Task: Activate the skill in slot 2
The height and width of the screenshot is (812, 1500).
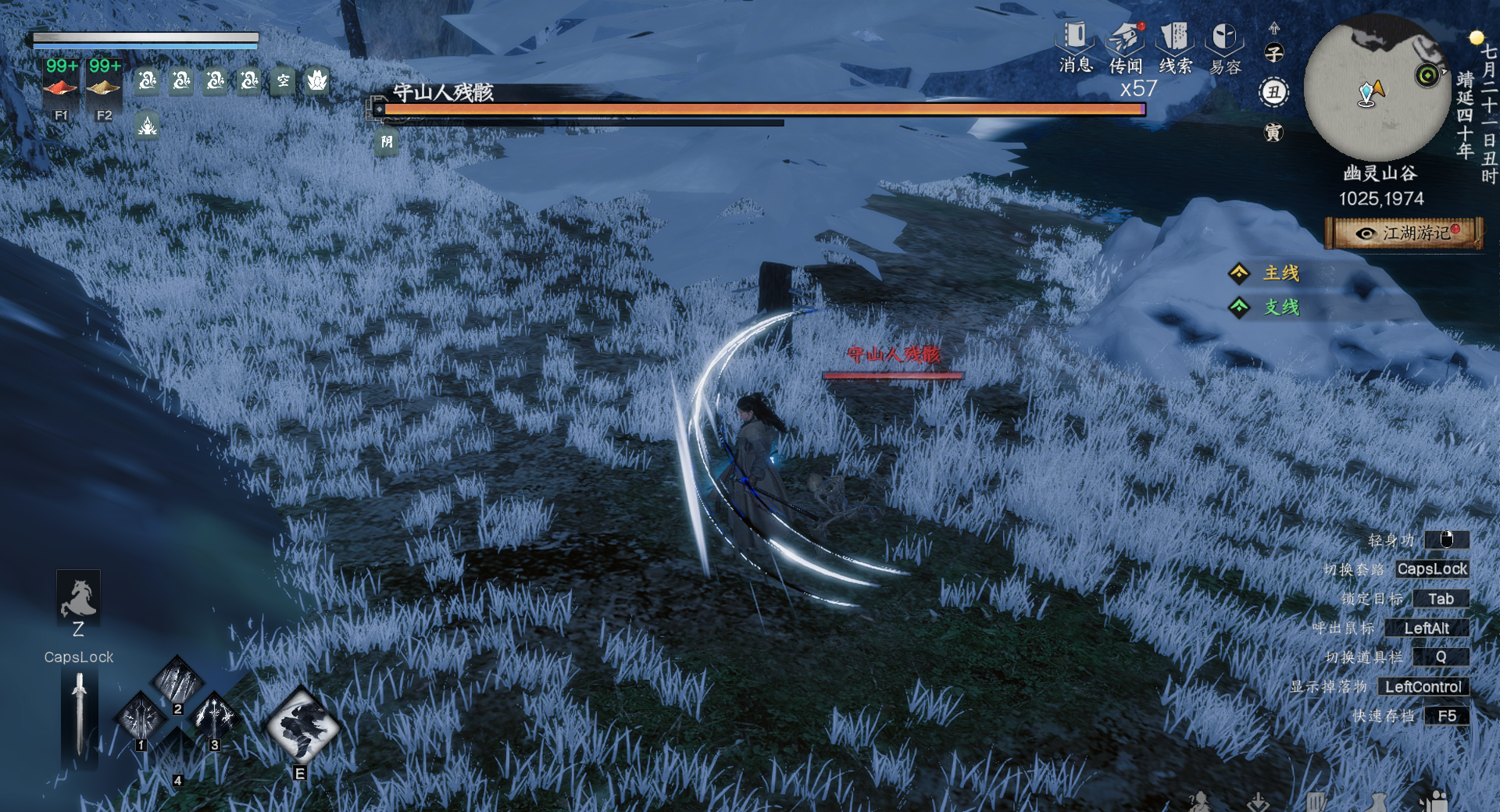Action: (x=177, y=681)
